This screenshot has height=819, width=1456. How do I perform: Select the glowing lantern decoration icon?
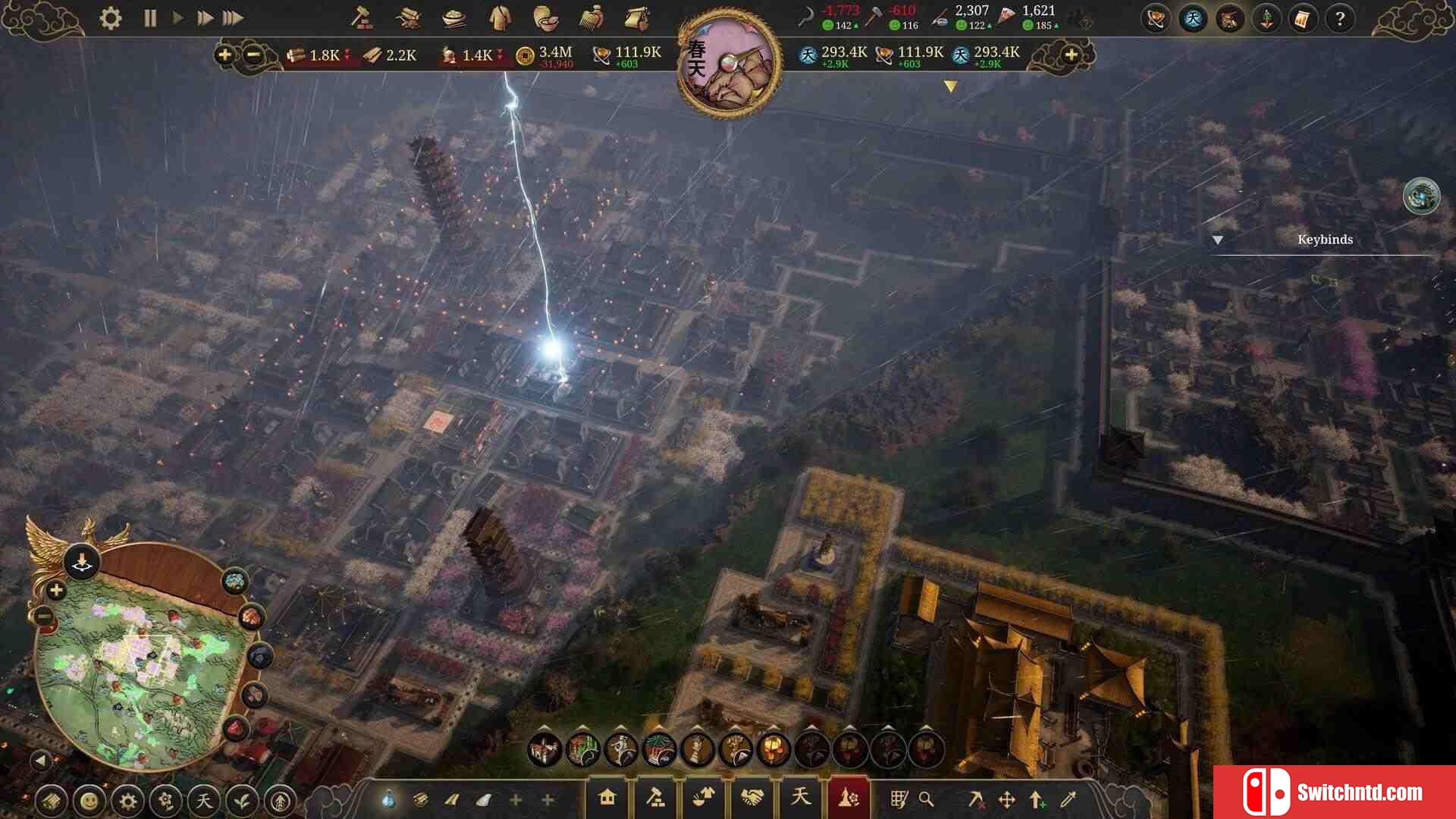[773, 750]
